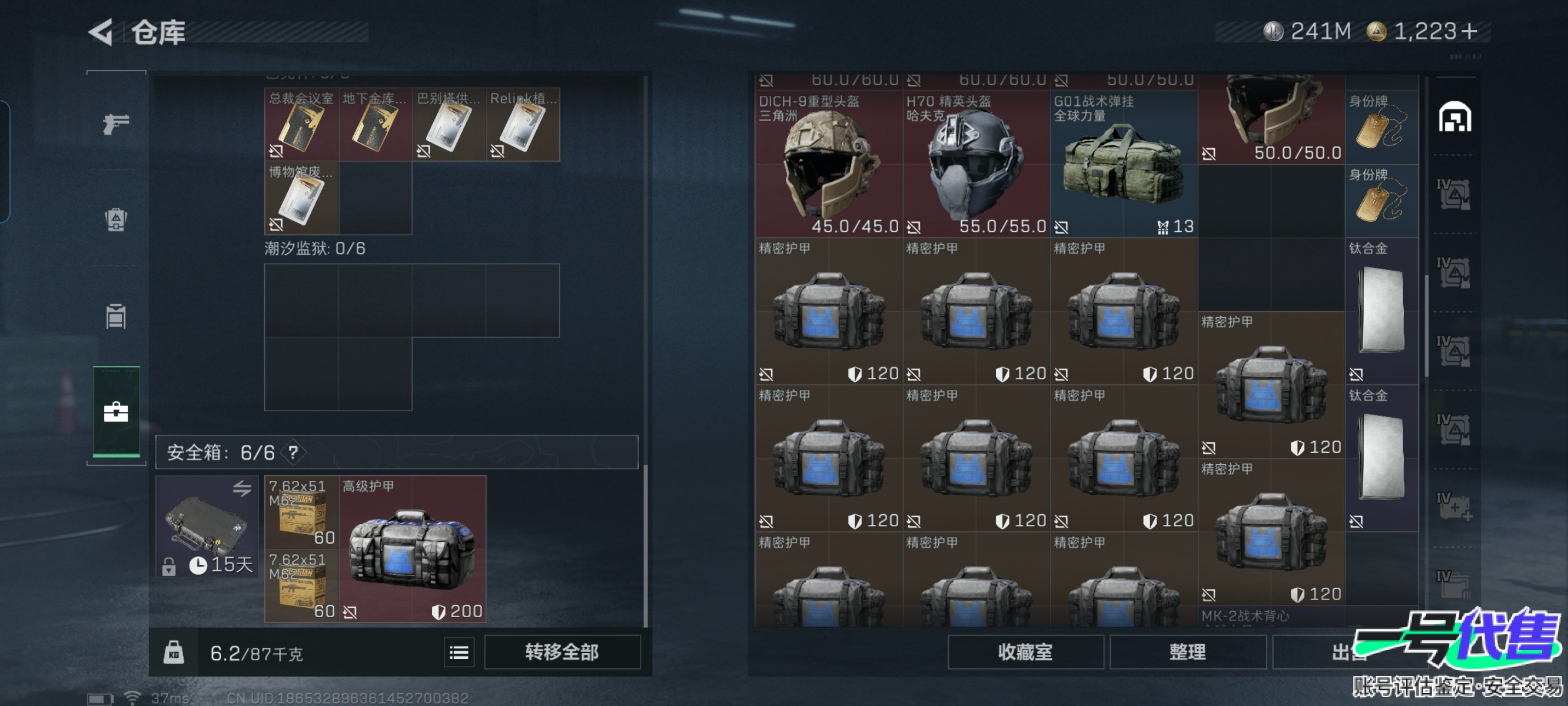Open the backpack category tab
1568x706 pixels.
pos(115,219)
